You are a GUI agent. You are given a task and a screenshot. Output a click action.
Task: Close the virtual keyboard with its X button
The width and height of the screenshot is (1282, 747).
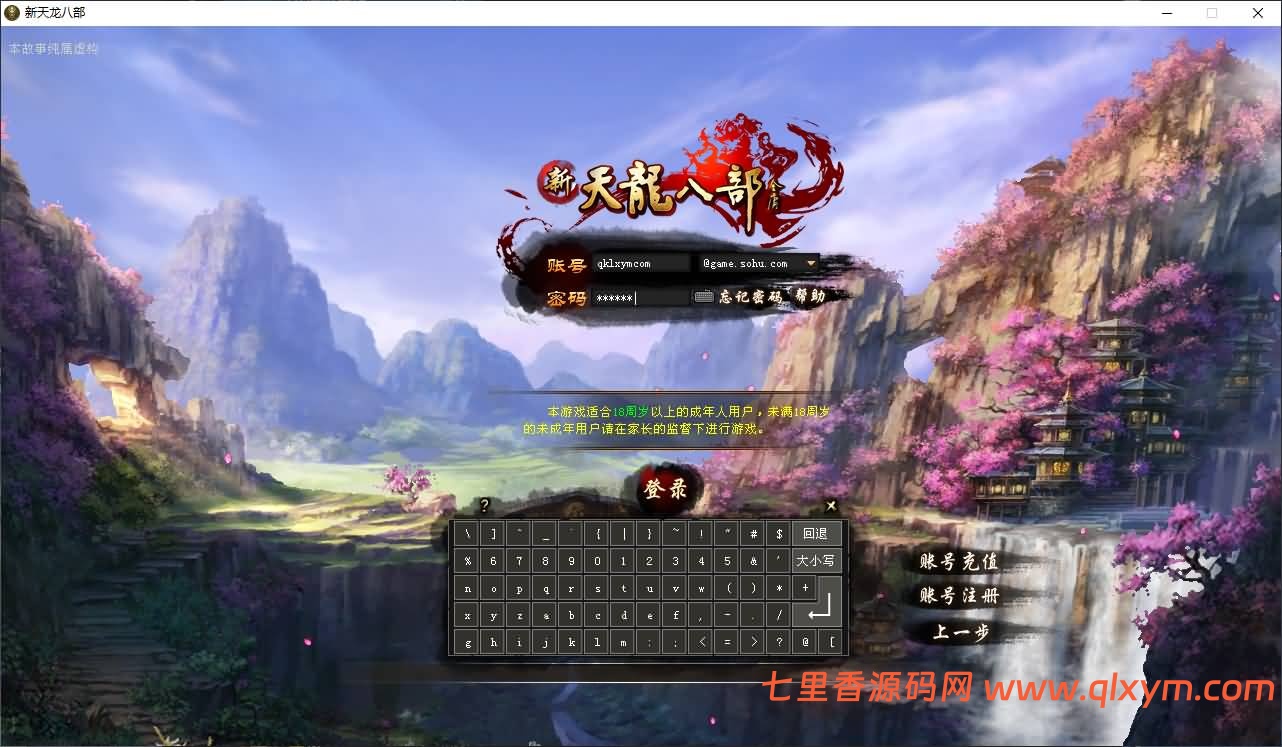pos(830,505)
